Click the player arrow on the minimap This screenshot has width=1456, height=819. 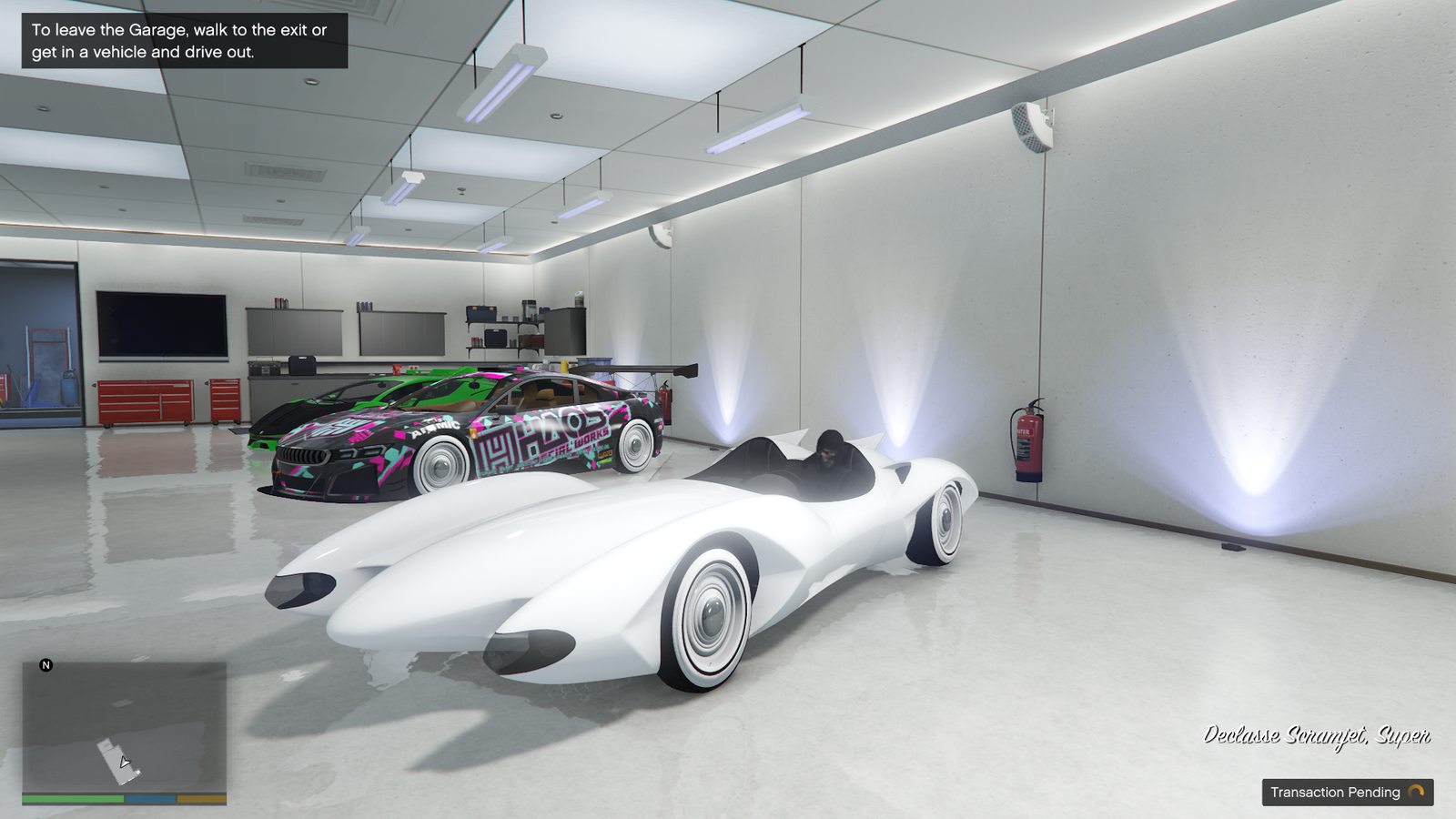coord(125,763)
